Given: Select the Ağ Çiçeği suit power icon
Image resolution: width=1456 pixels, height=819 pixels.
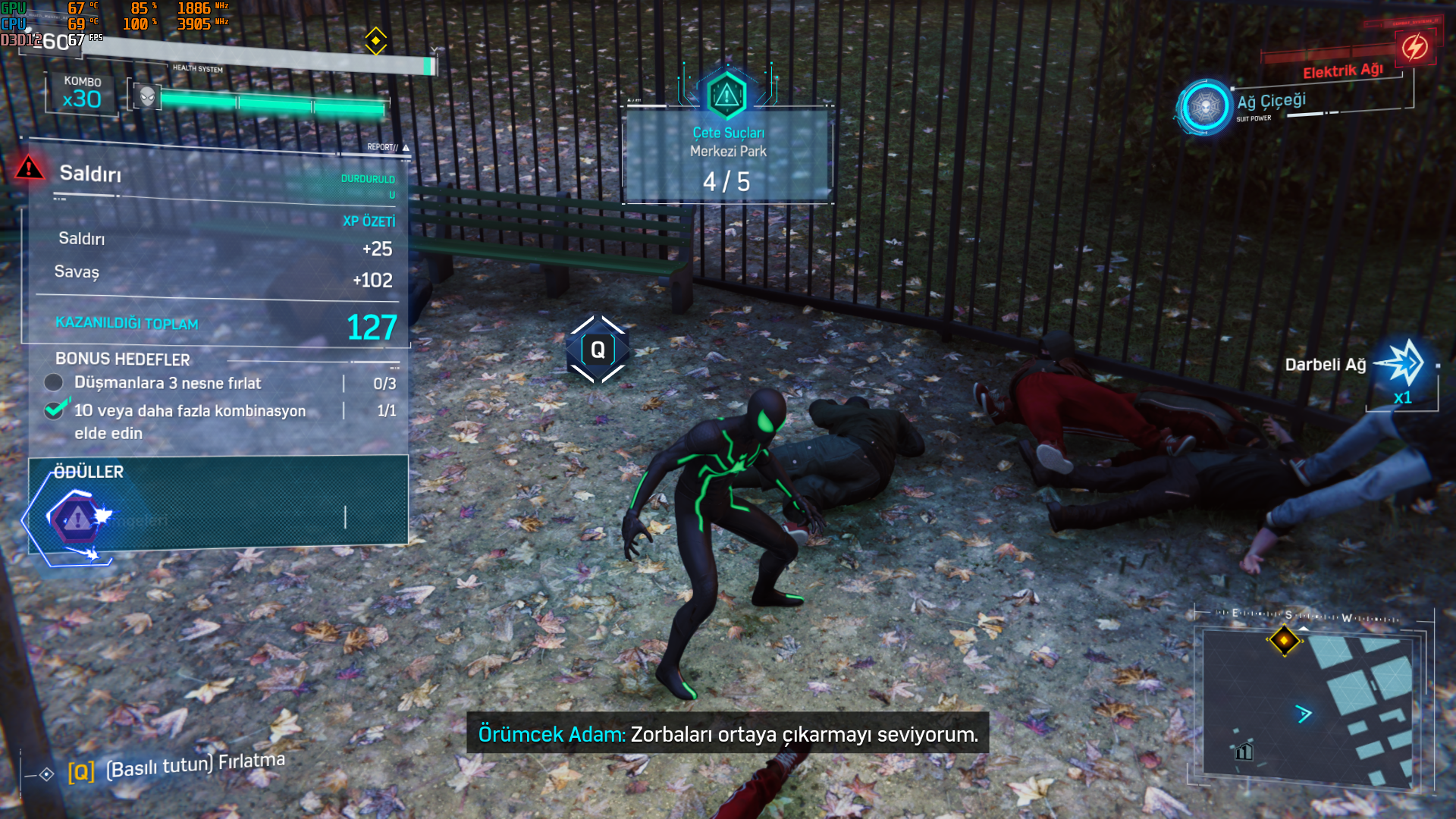Looking at the screenshot, I should coord(1204,107).
